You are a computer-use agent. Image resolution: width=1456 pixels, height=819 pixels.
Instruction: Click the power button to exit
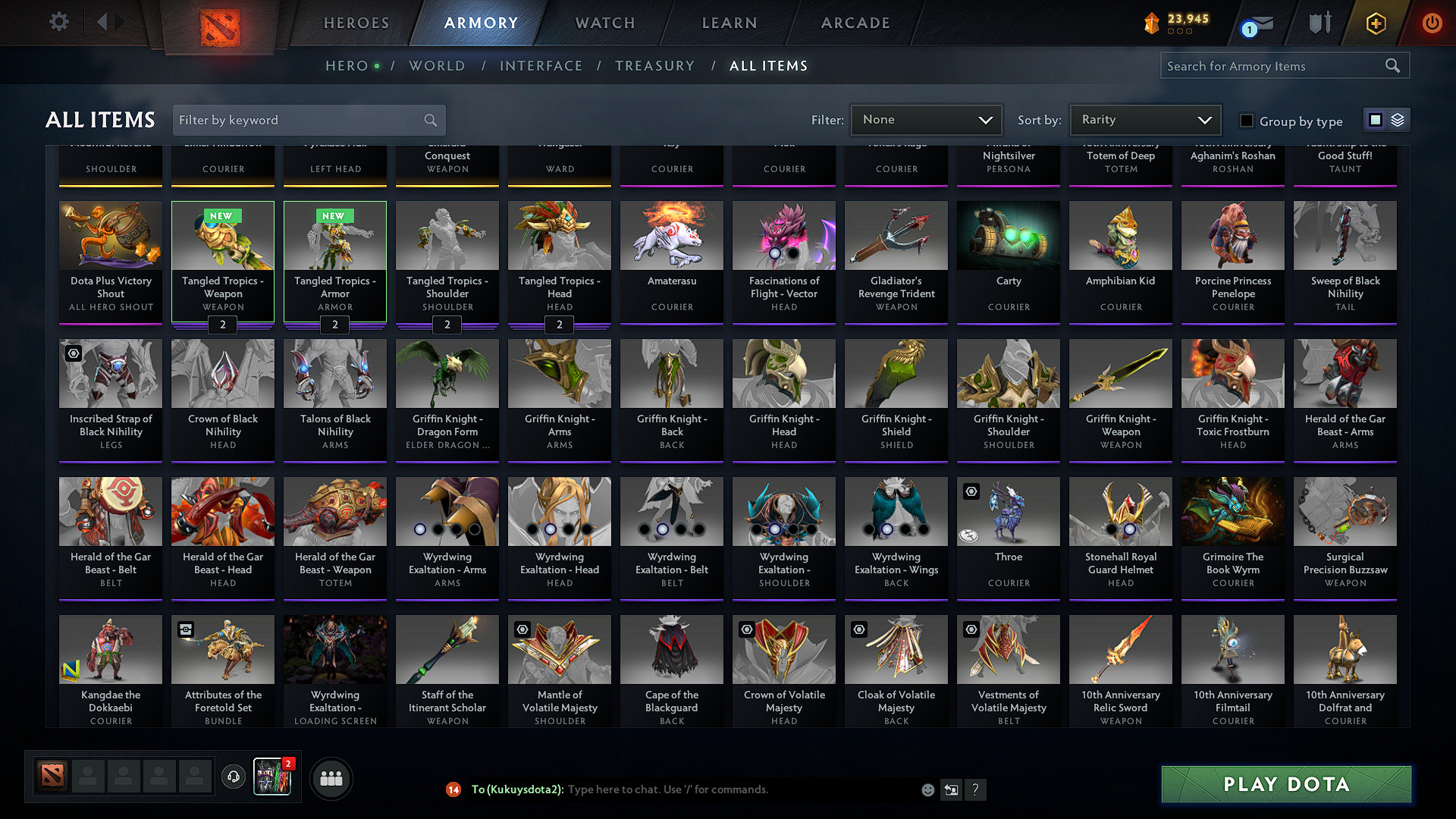pyautogui.click(x=1432, y=23)
